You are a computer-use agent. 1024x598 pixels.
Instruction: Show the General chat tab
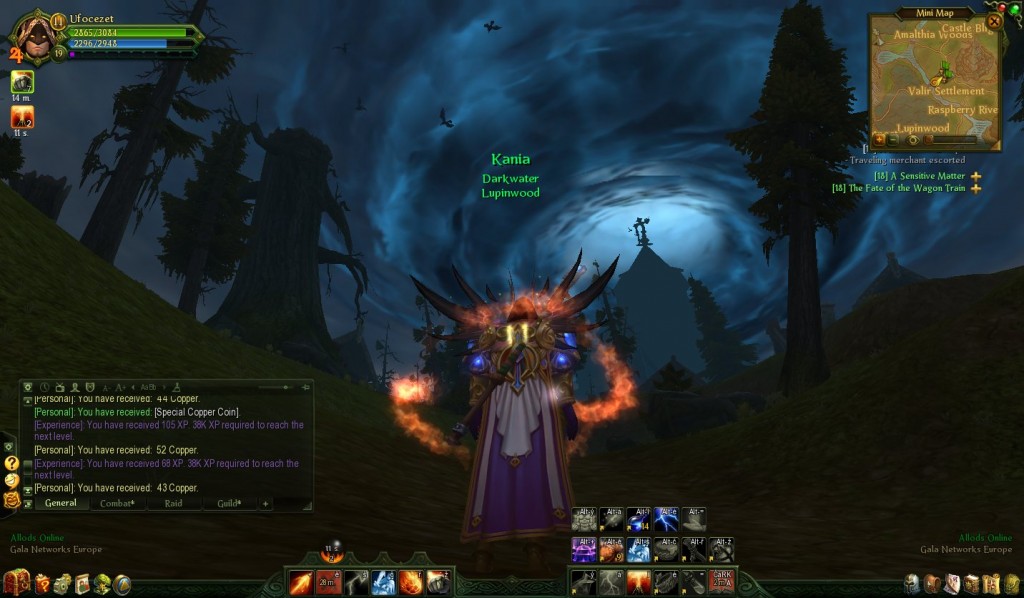coord(60,503)
